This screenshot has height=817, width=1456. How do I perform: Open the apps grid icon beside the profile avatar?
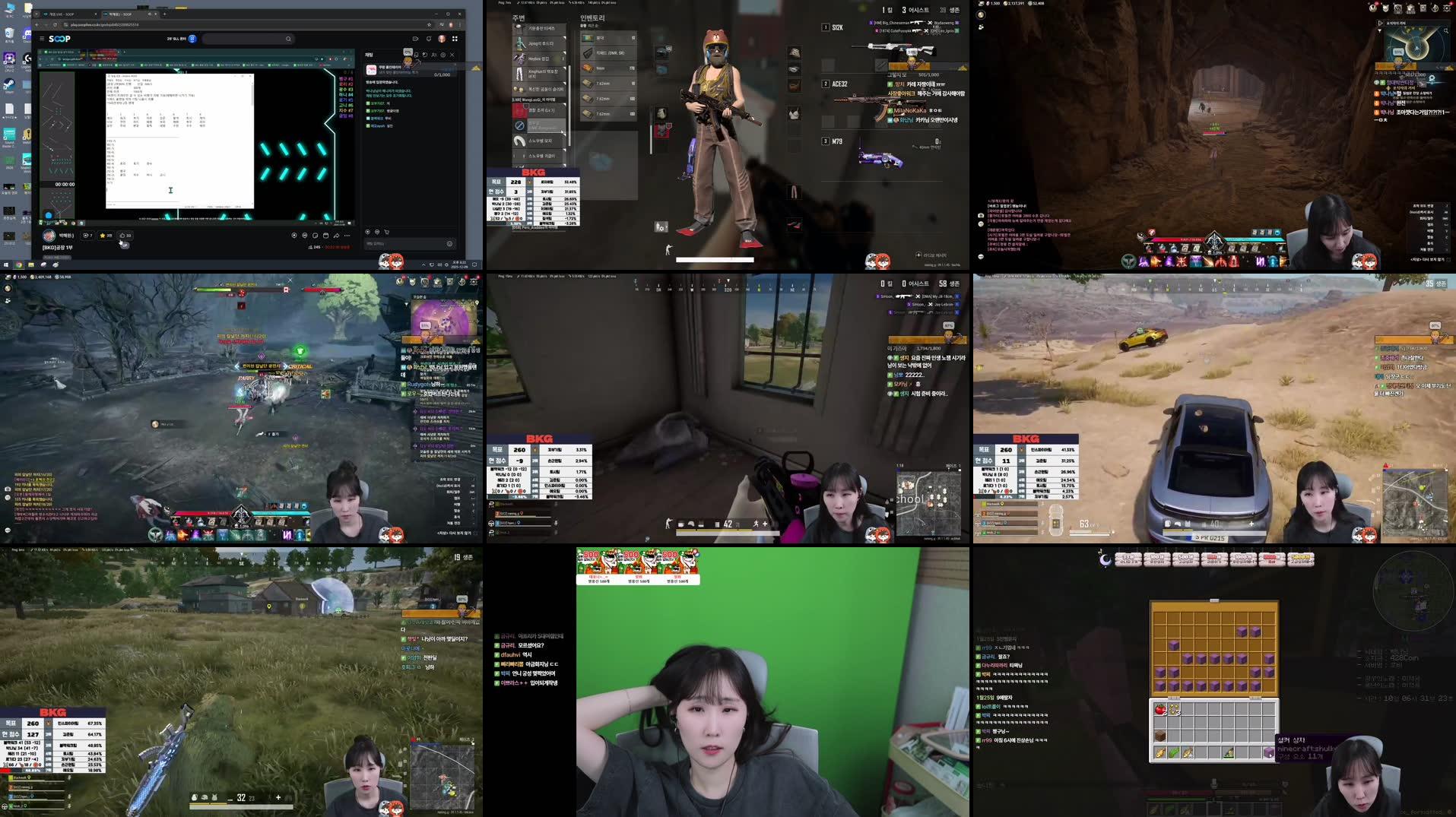pyautogui.click(x=455, y=40)
